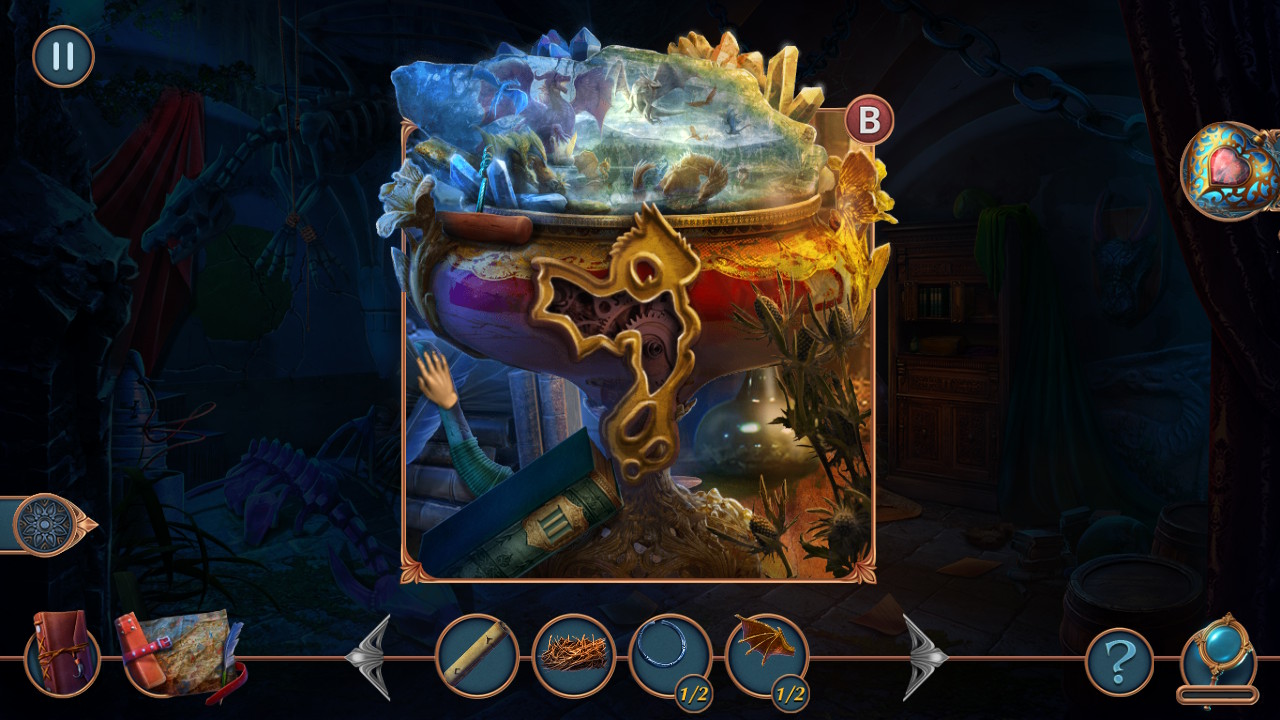Toggle the pause menu button
Viewport: 1280px width, 720px height.
[x=60, y=57]
